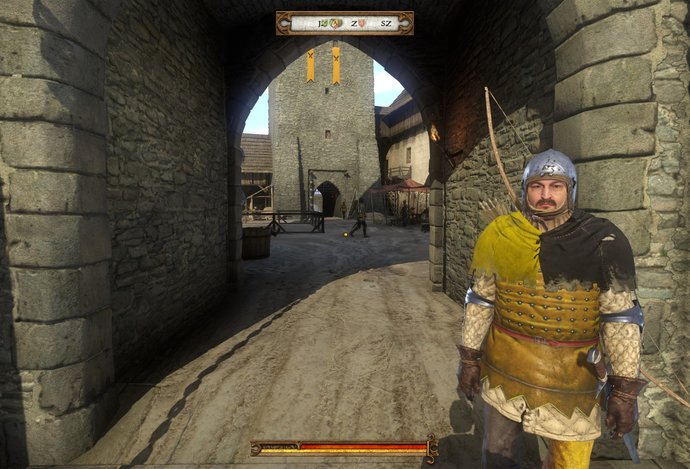Click the red shield marker on the compass
690x469 pixels.
(x=362, y=23)
